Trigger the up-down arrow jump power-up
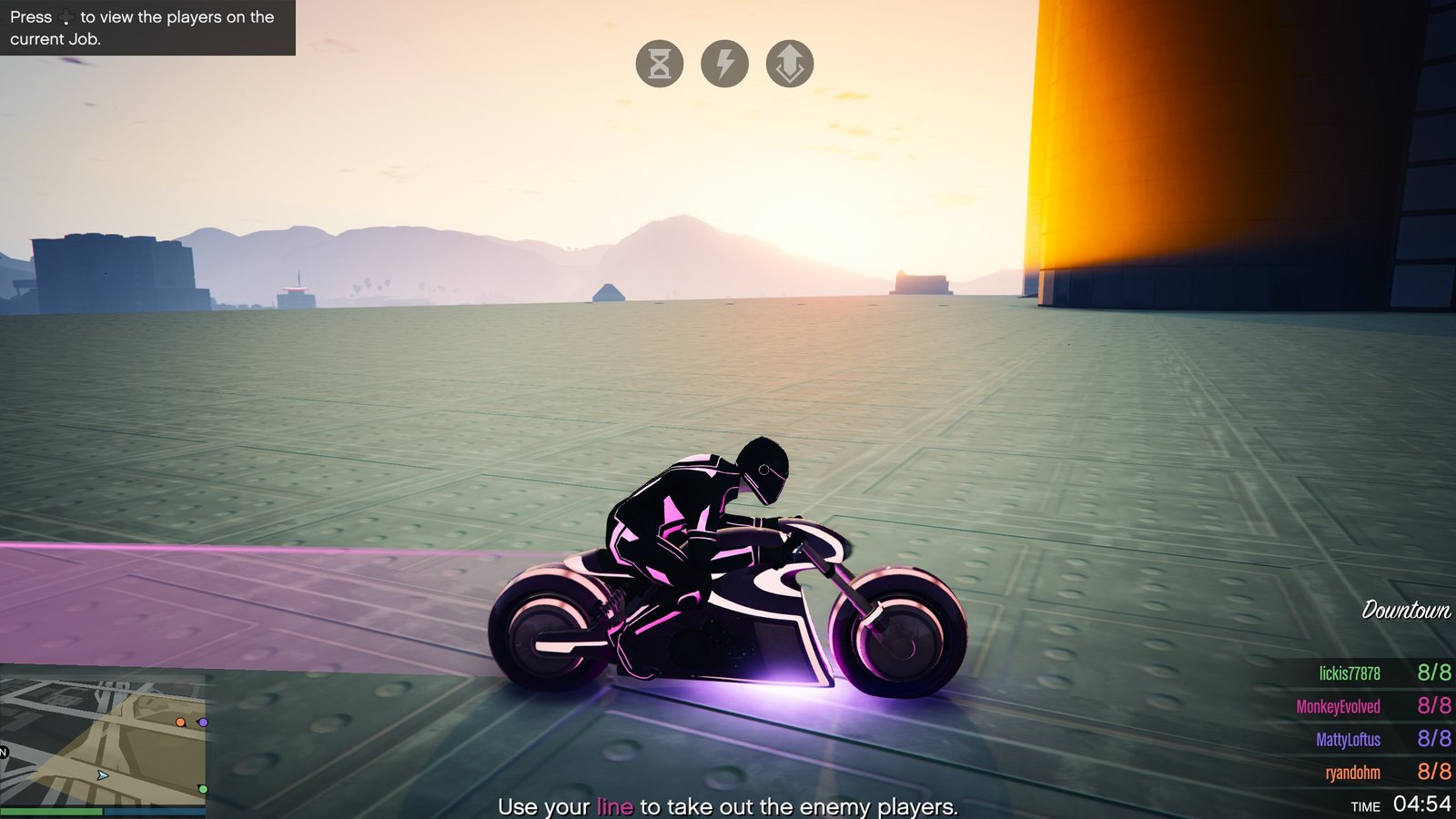 pyautogui.click(x=790, y=64)
